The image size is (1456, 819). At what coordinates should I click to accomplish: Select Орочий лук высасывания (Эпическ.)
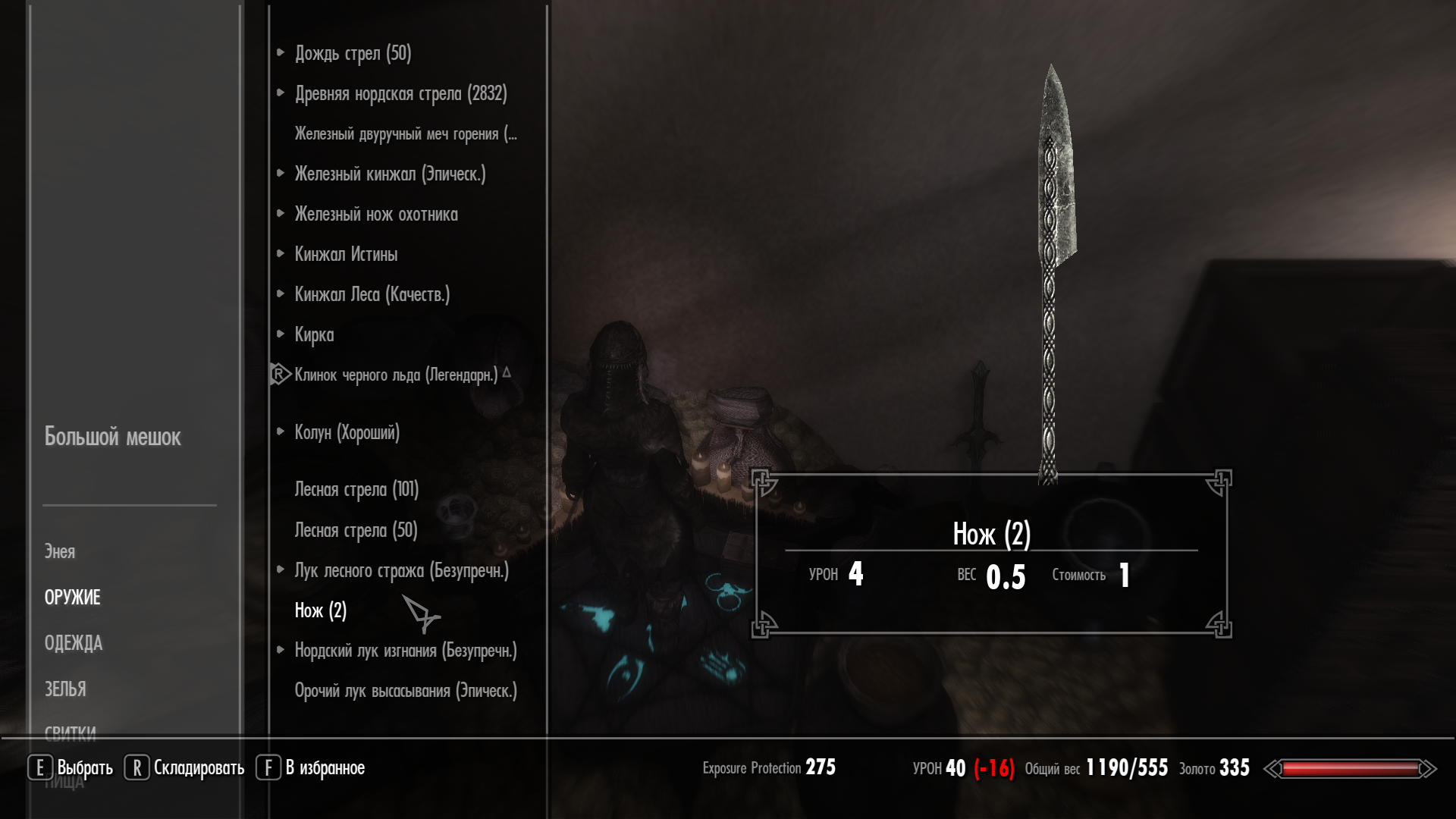click(x=405, y=691)
